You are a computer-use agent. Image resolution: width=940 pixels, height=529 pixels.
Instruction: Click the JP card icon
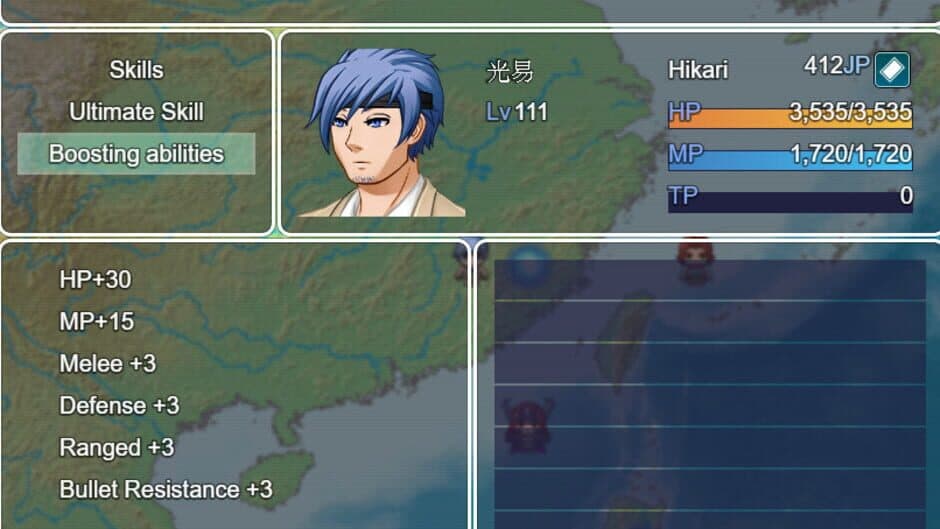point(892,70)
